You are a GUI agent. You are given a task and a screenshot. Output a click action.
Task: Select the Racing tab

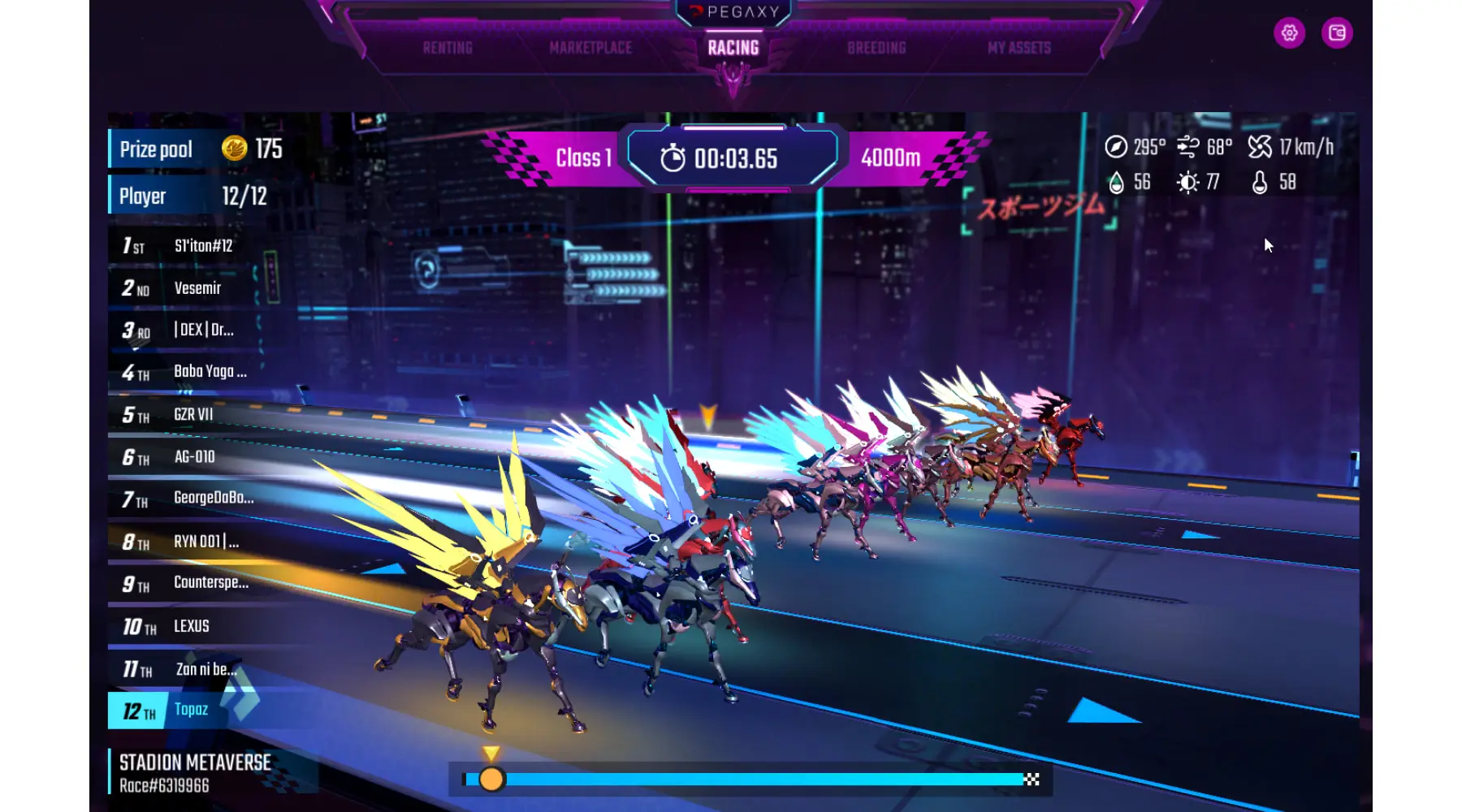(x=733, y=48)
